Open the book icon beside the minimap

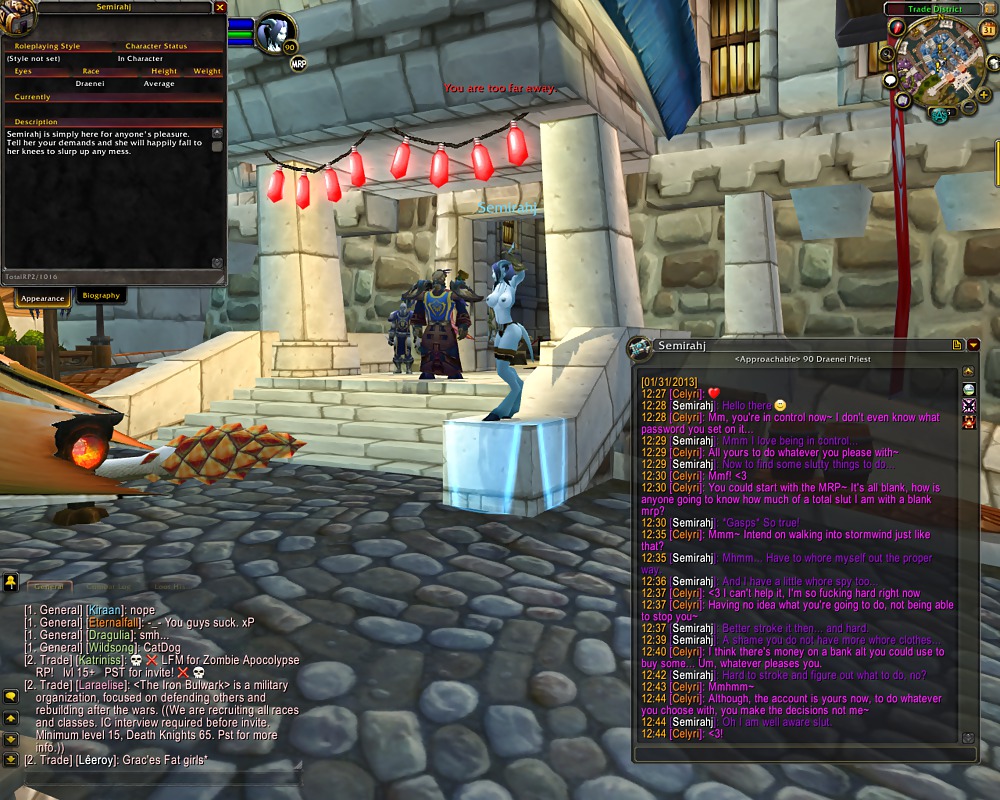(903, 100)
